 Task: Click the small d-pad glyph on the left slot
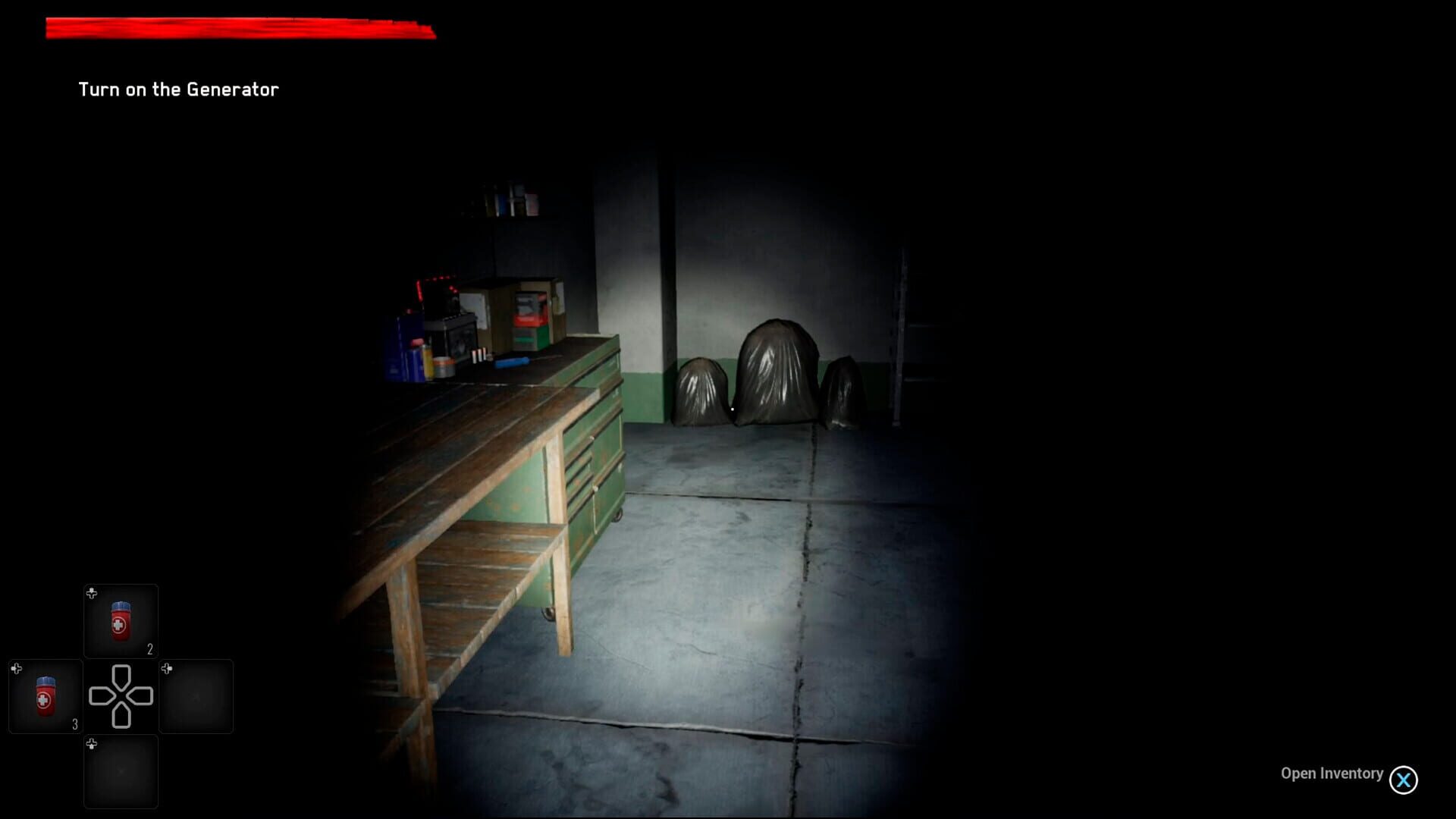tap(16, 669)
